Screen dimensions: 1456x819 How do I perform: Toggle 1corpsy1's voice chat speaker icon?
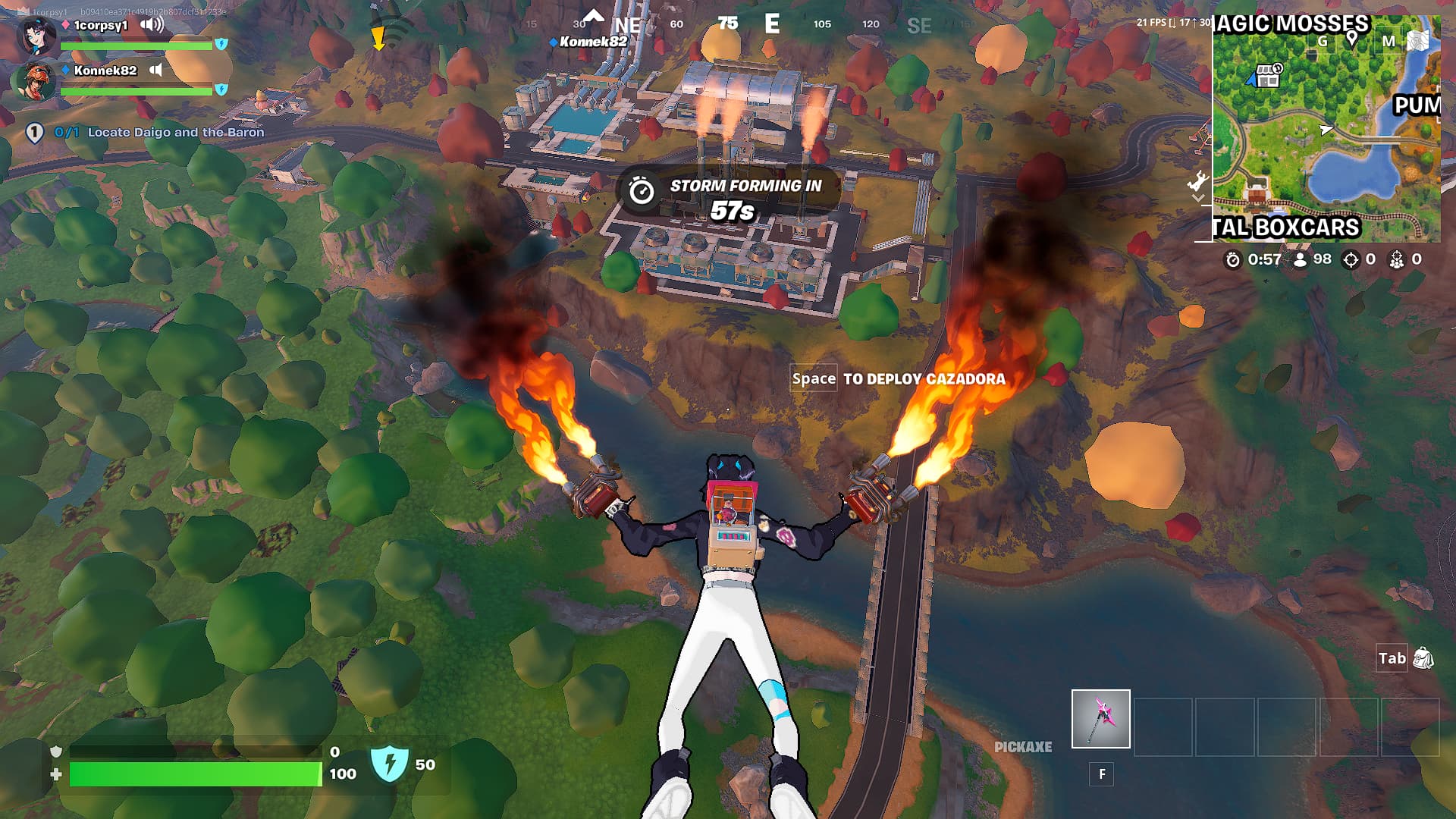tap(152, 25)
